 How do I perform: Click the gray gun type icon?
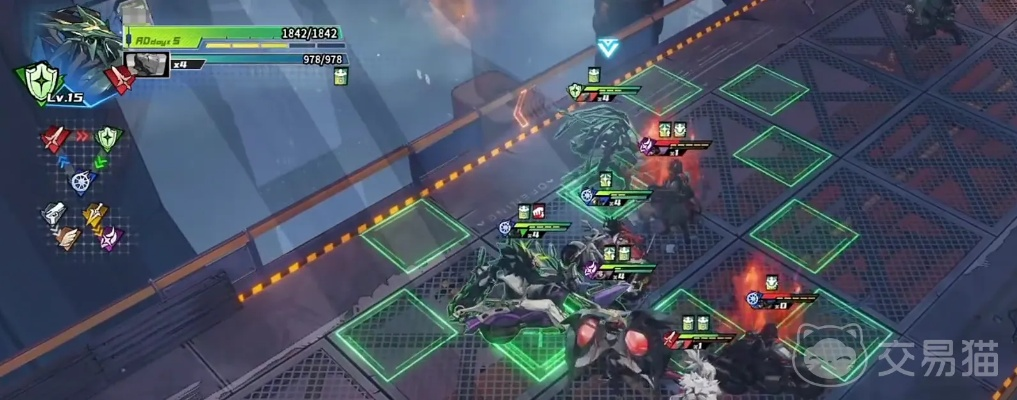click(52, 212)
